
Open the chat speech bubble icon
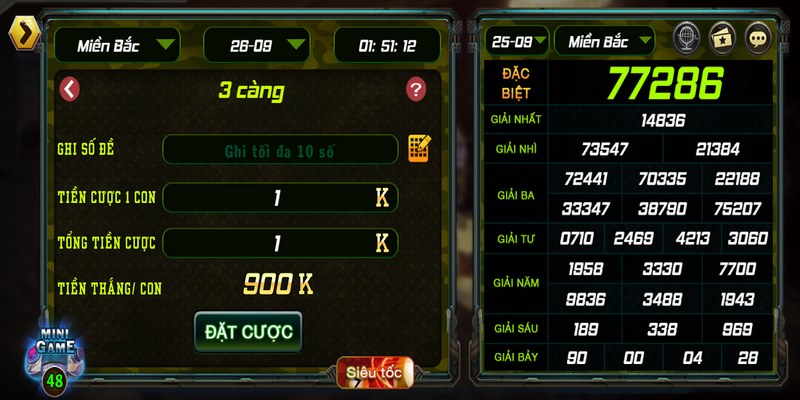759,38
